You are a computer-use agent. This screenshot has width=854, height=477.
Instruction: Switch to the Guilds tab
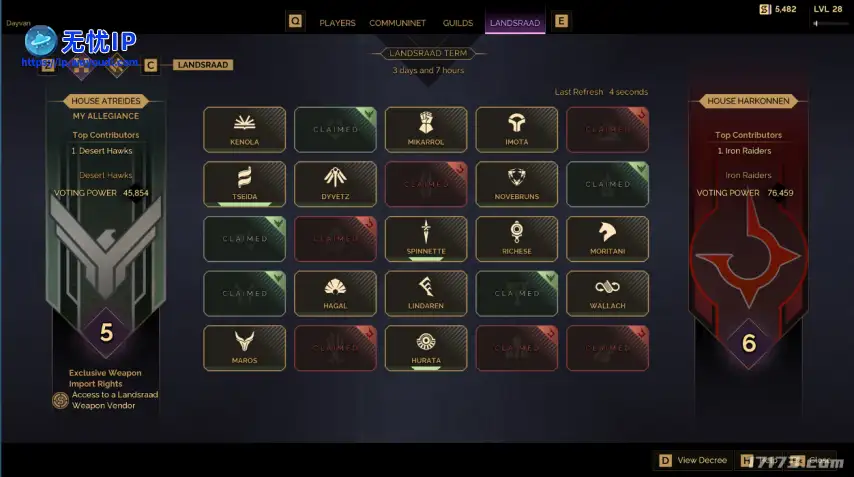(458, 22)
